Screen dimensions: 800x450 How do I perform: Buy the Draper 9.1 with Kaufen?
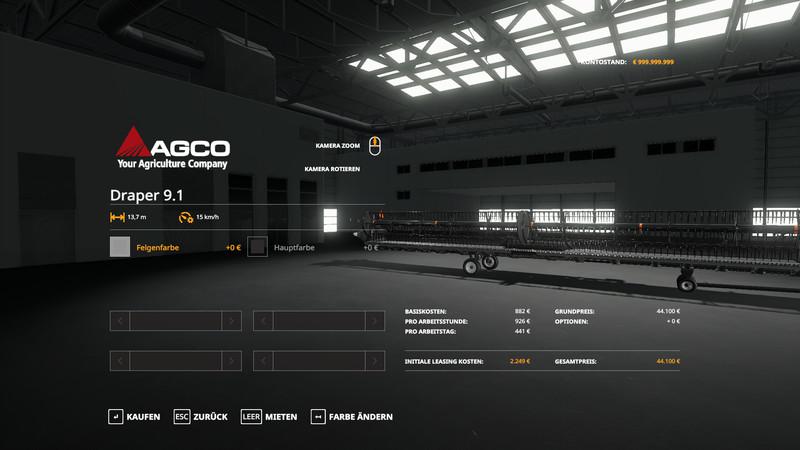pyautogui.click(x=135, y=416)
